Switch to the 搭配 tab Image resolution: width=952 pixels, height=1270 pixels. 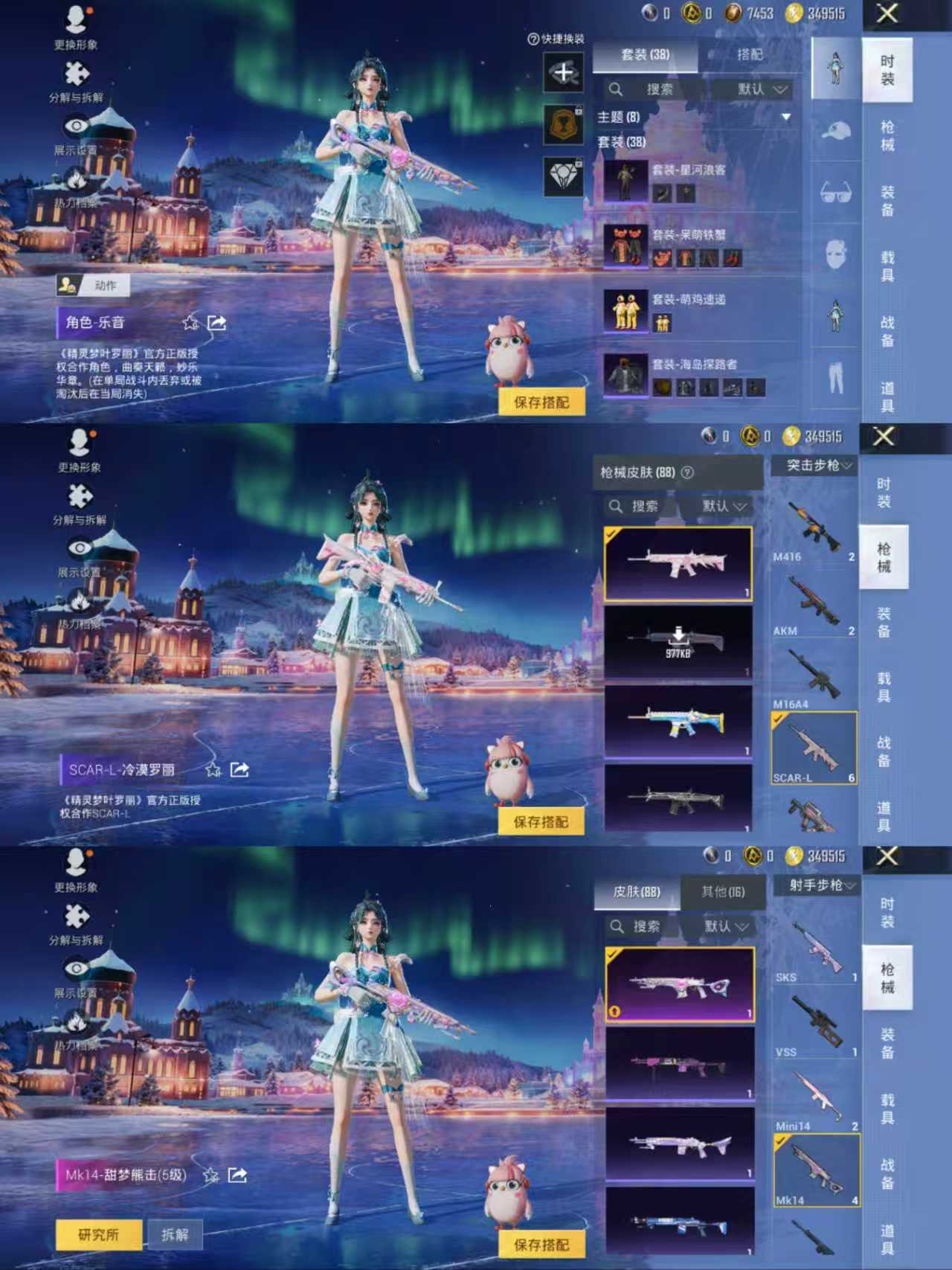tap(751, 55)
